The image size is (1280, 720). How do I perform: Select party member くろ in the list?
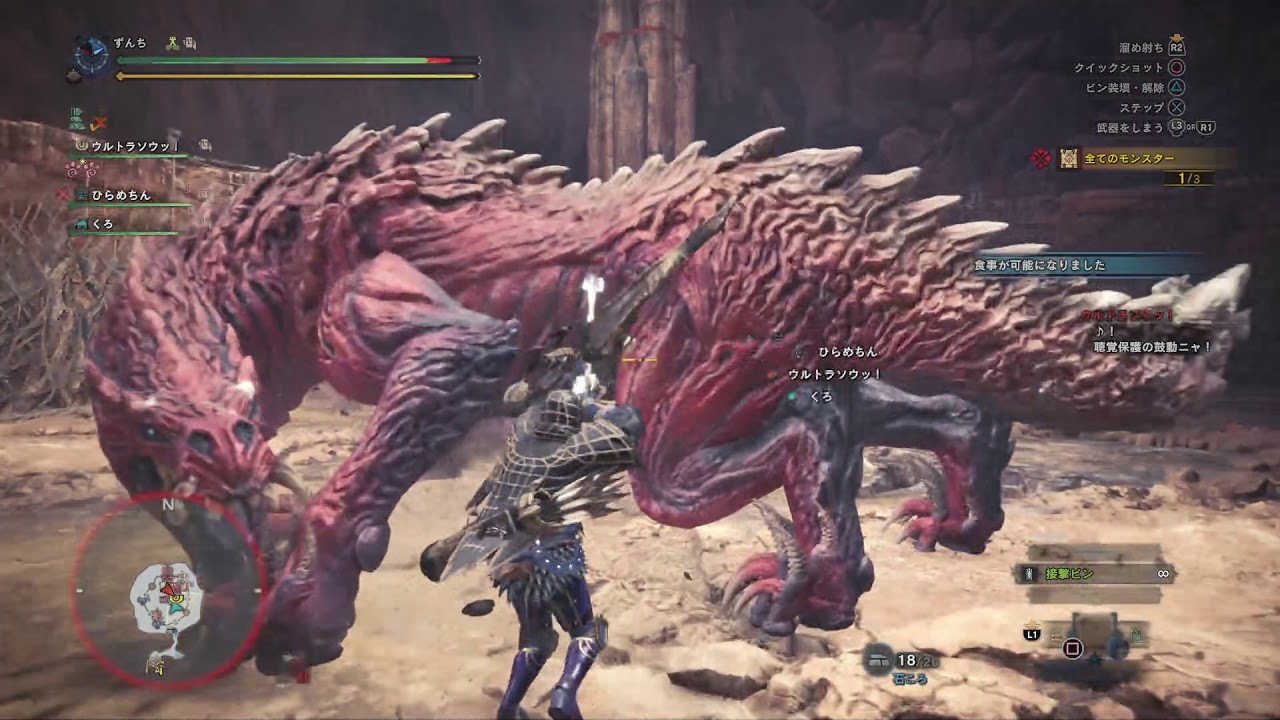pyautogui.click(x=102, y=225)
